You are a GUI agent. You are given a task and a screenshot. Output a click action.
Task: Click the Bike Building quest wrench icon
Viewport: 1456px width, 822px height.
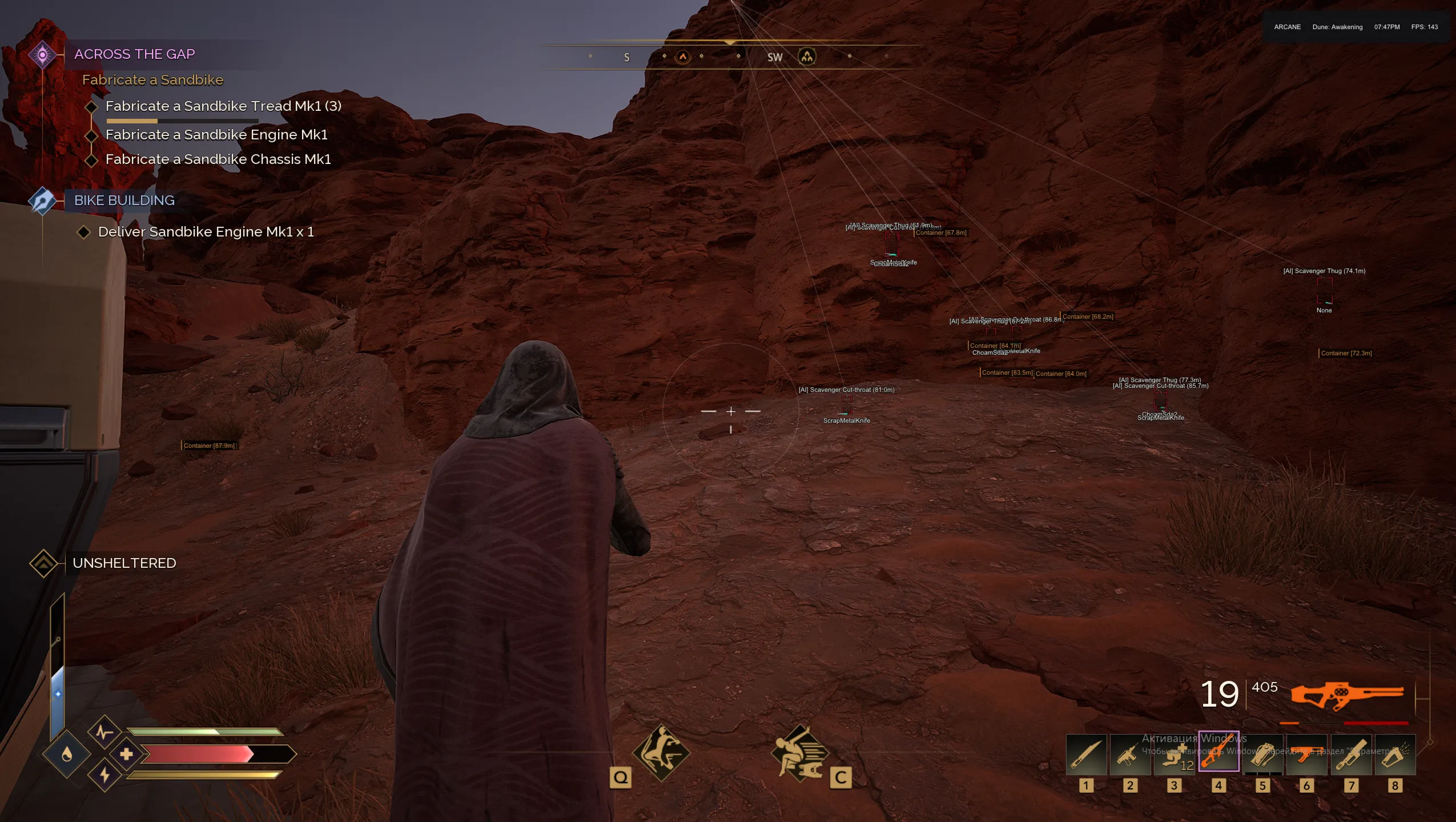coord(42,201)
